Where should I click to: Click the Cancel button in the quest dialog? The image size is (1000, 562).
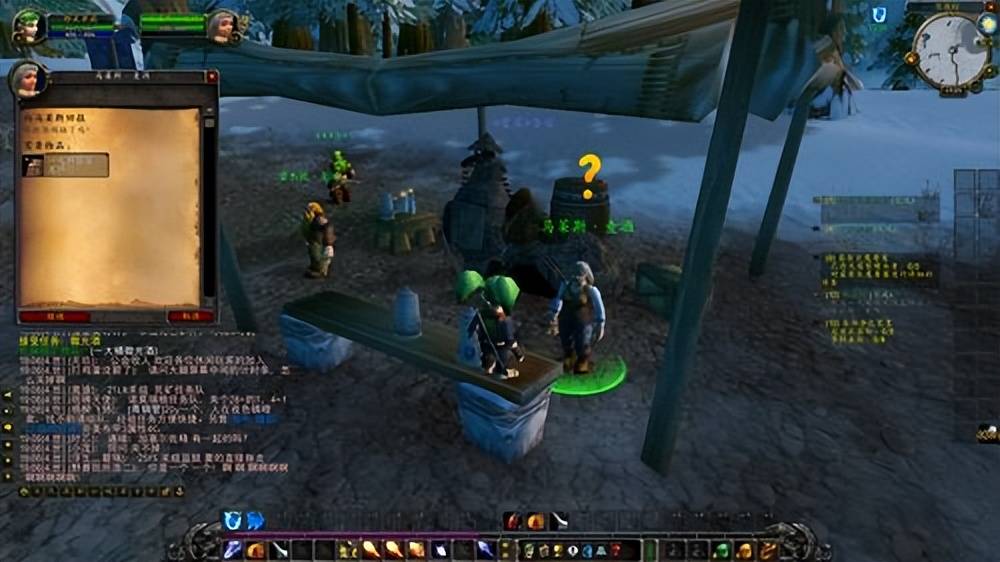pyautogui.click(x=190, y=316)
